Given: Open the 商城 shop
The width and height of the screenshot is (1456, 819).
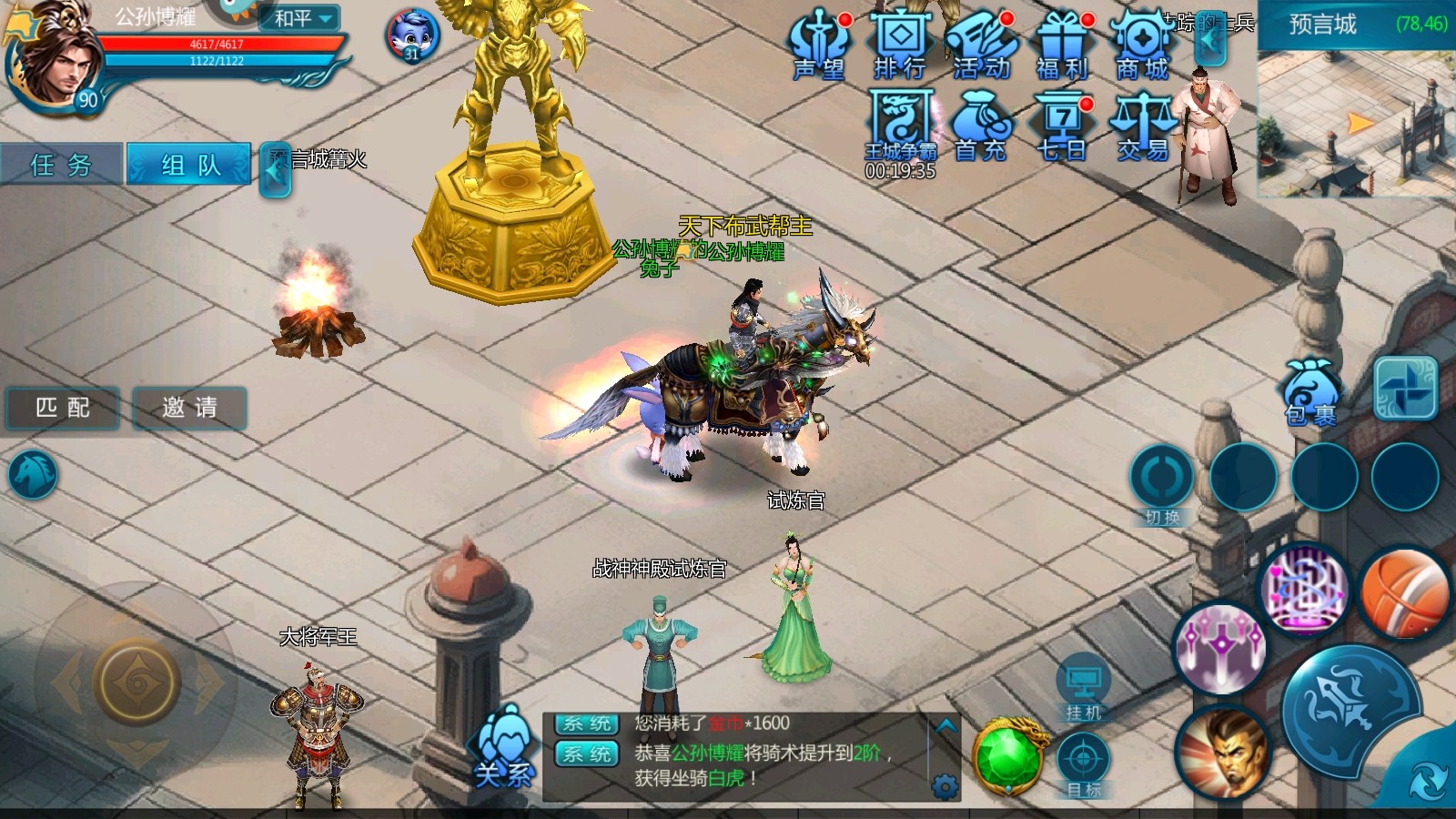Looking at the screenshot, I should coord(1142,45).
